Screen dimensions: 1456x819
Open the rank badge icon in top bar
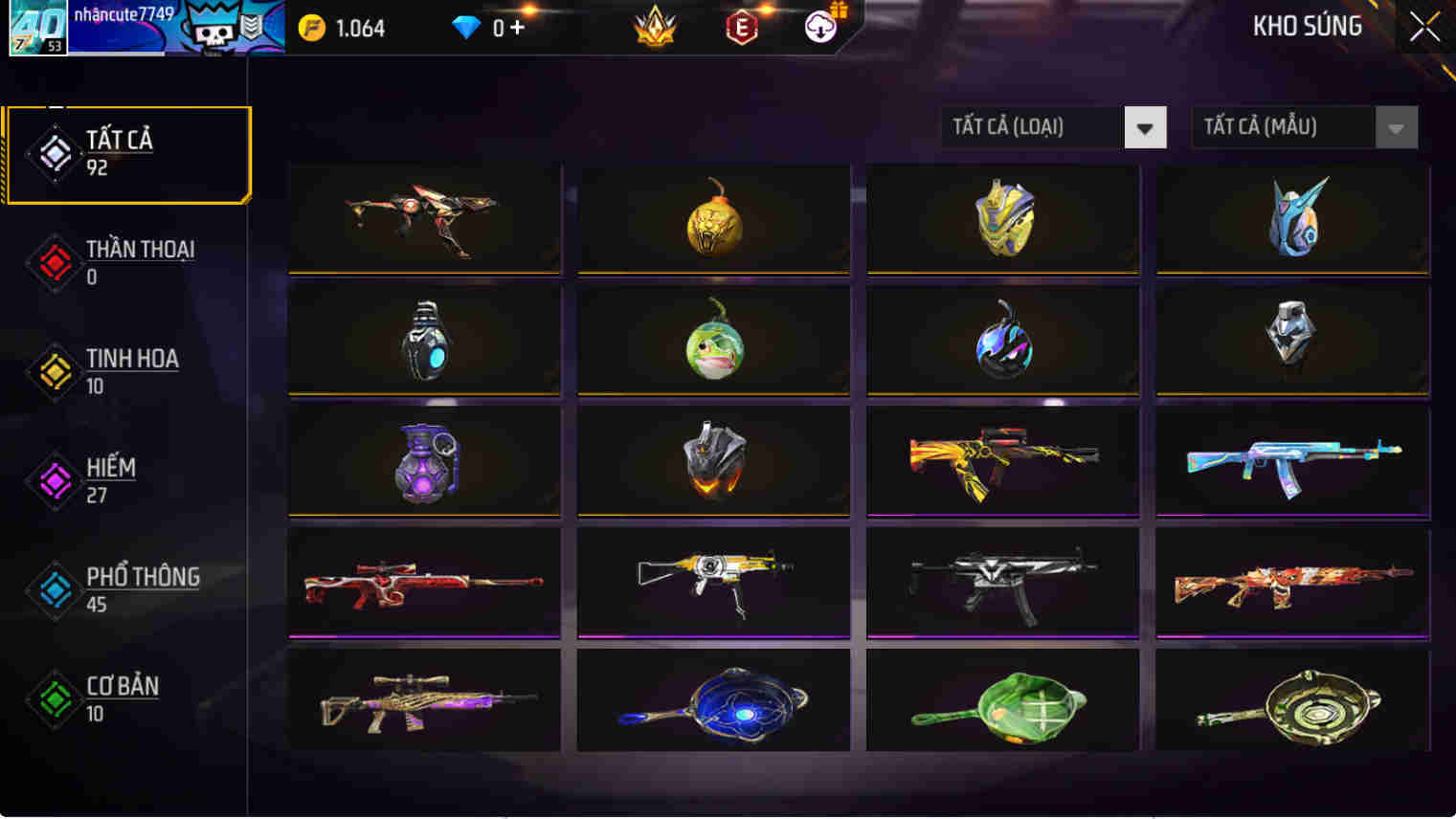655,28
